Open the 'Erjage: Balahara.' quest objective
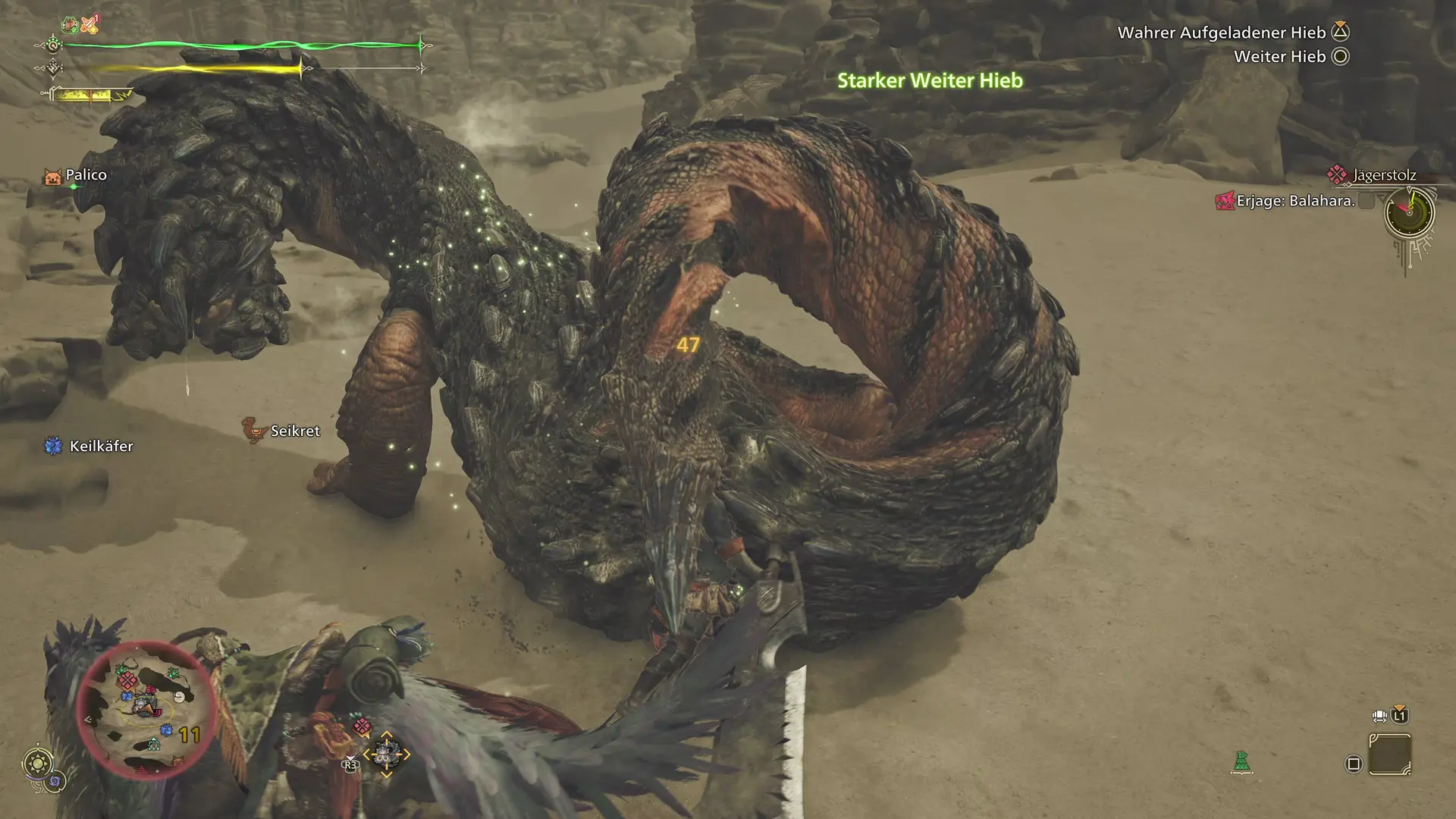 (1294, 201)
